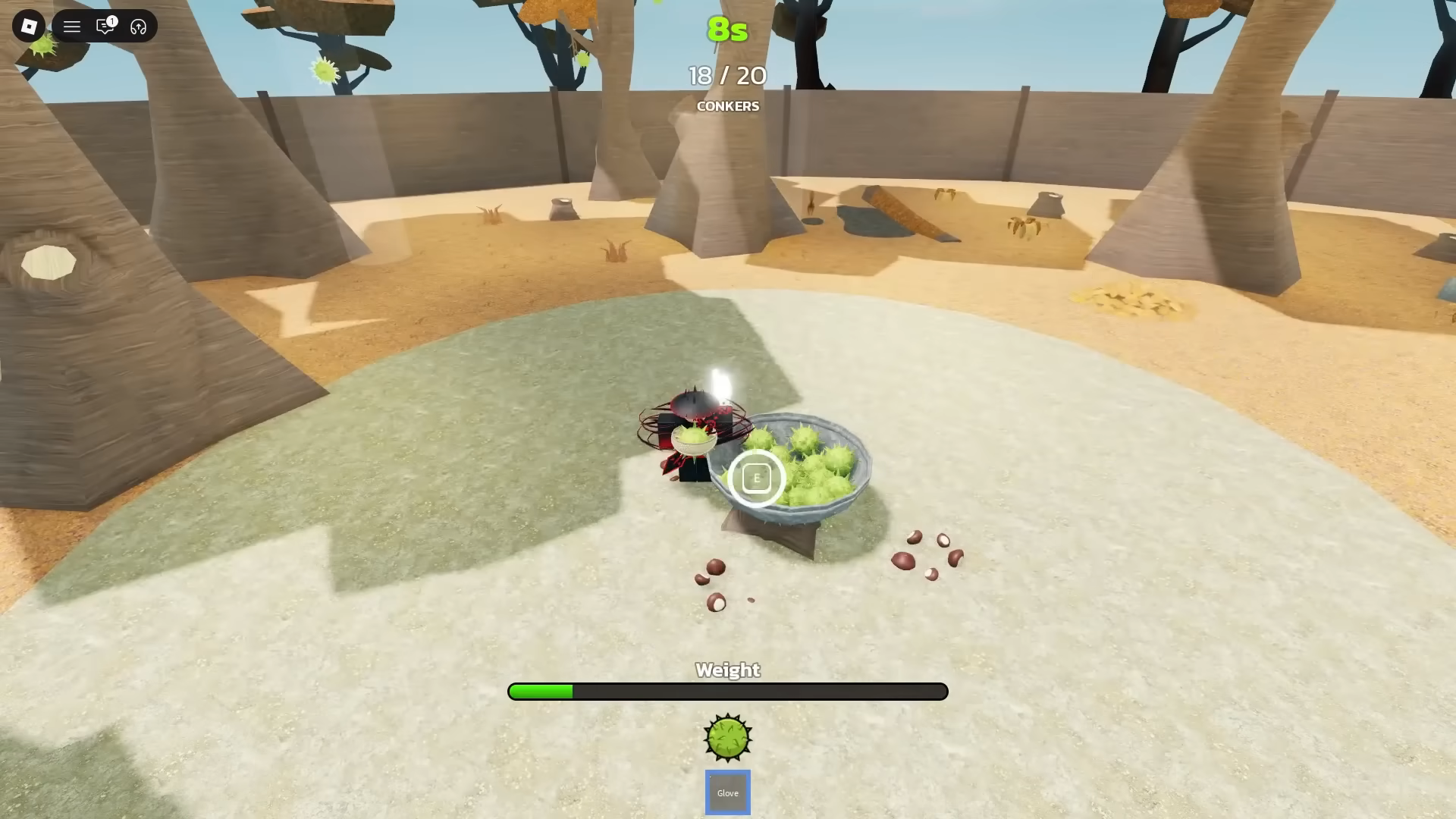1456x819 pixels.
Task: Click the spiky green conker icon
Action: (728, 737)
